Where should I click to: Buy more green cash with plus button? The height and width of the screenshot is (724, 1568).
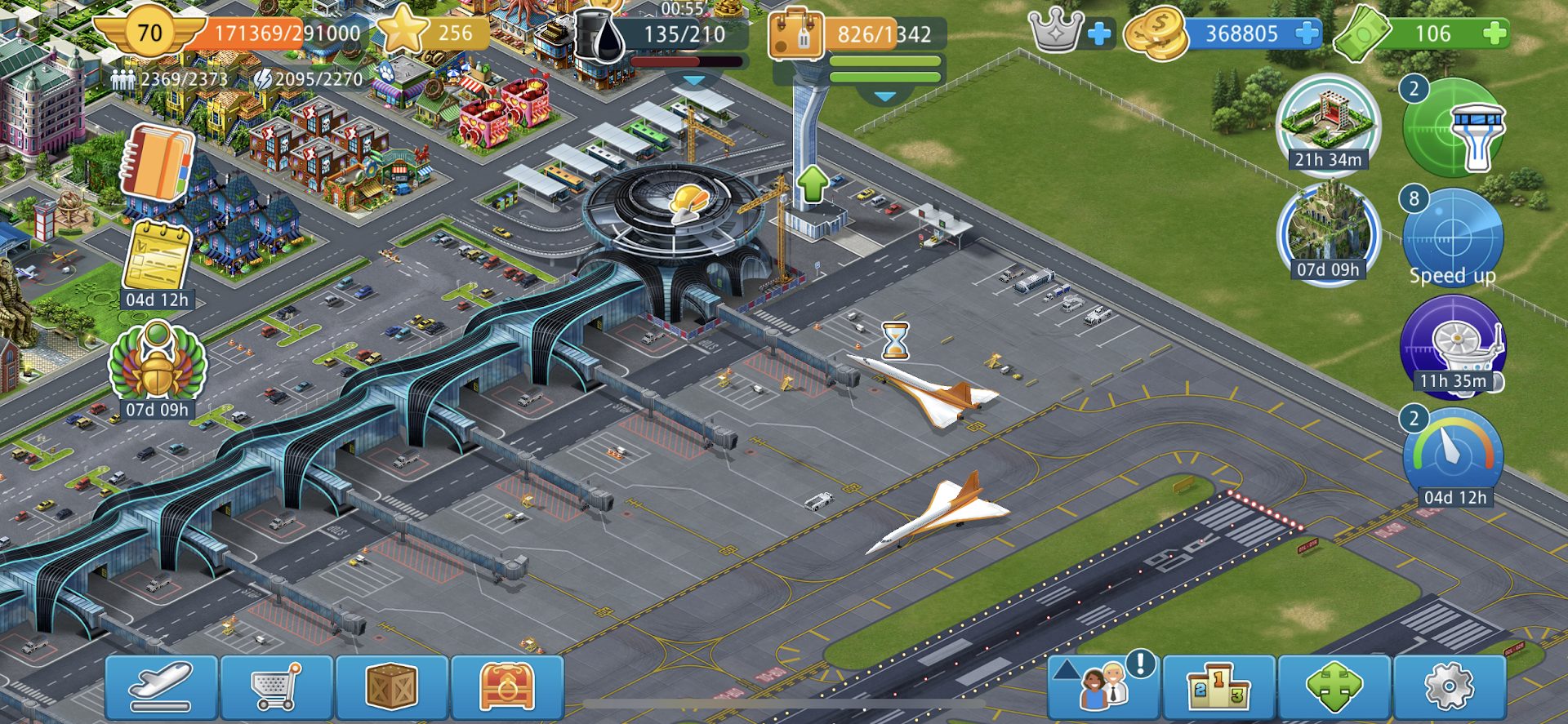(1494, 33)
